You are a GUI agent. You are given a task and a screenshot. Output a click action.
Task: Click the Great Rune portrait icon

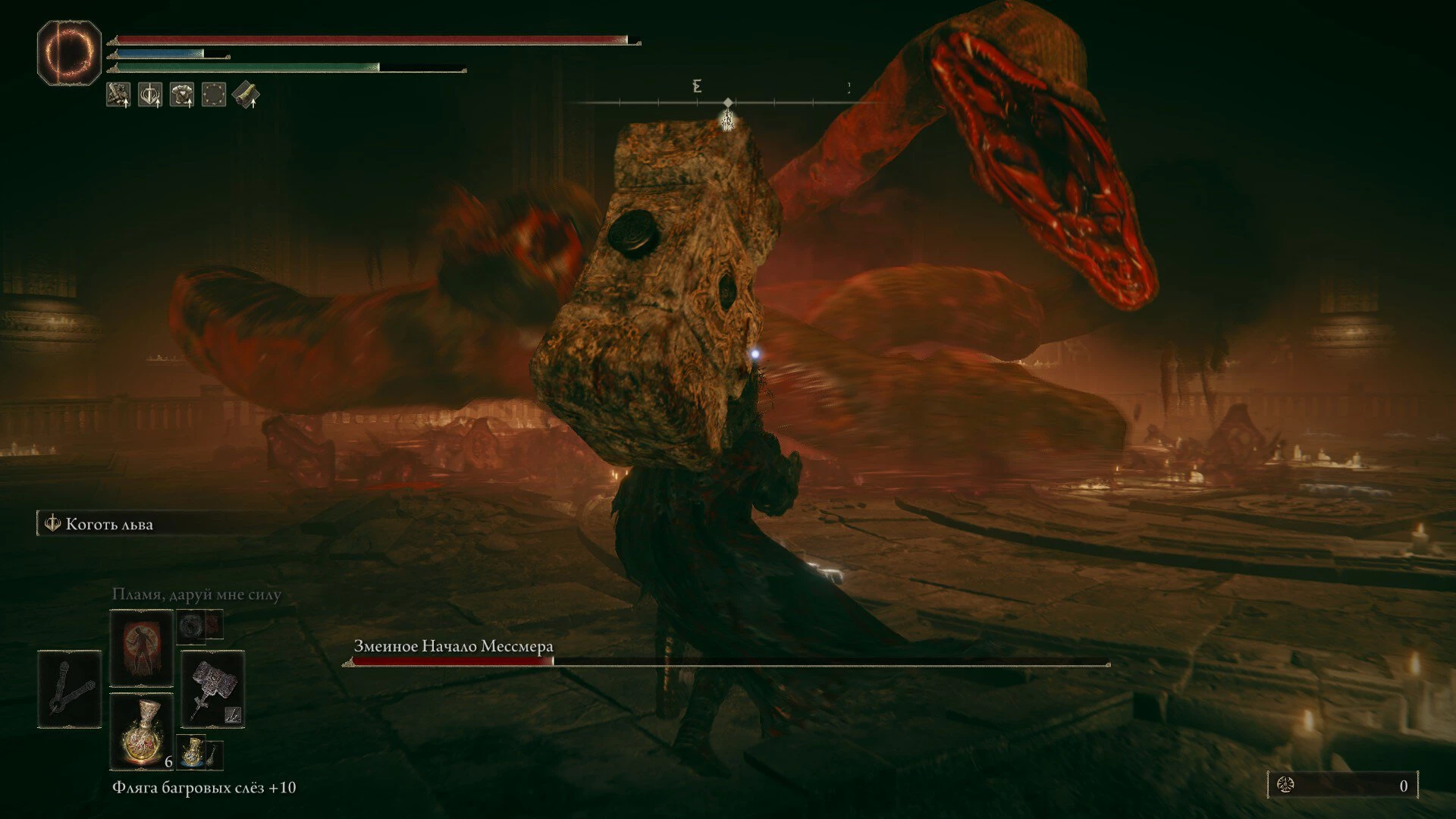pyautogui.click(x=69, y=52)
